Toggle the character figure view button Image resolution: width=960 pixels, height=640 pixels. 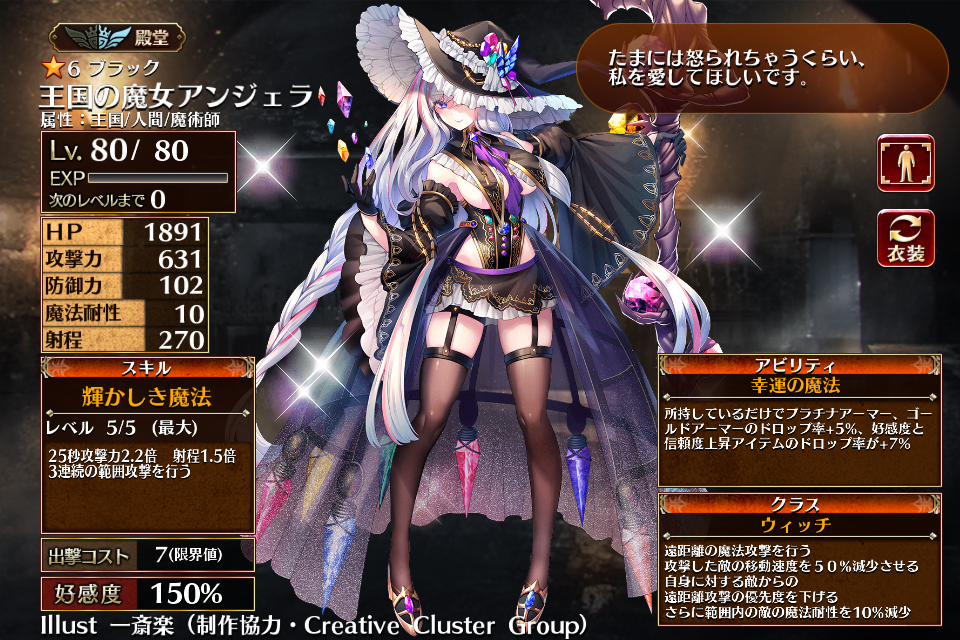pos(906,163)
